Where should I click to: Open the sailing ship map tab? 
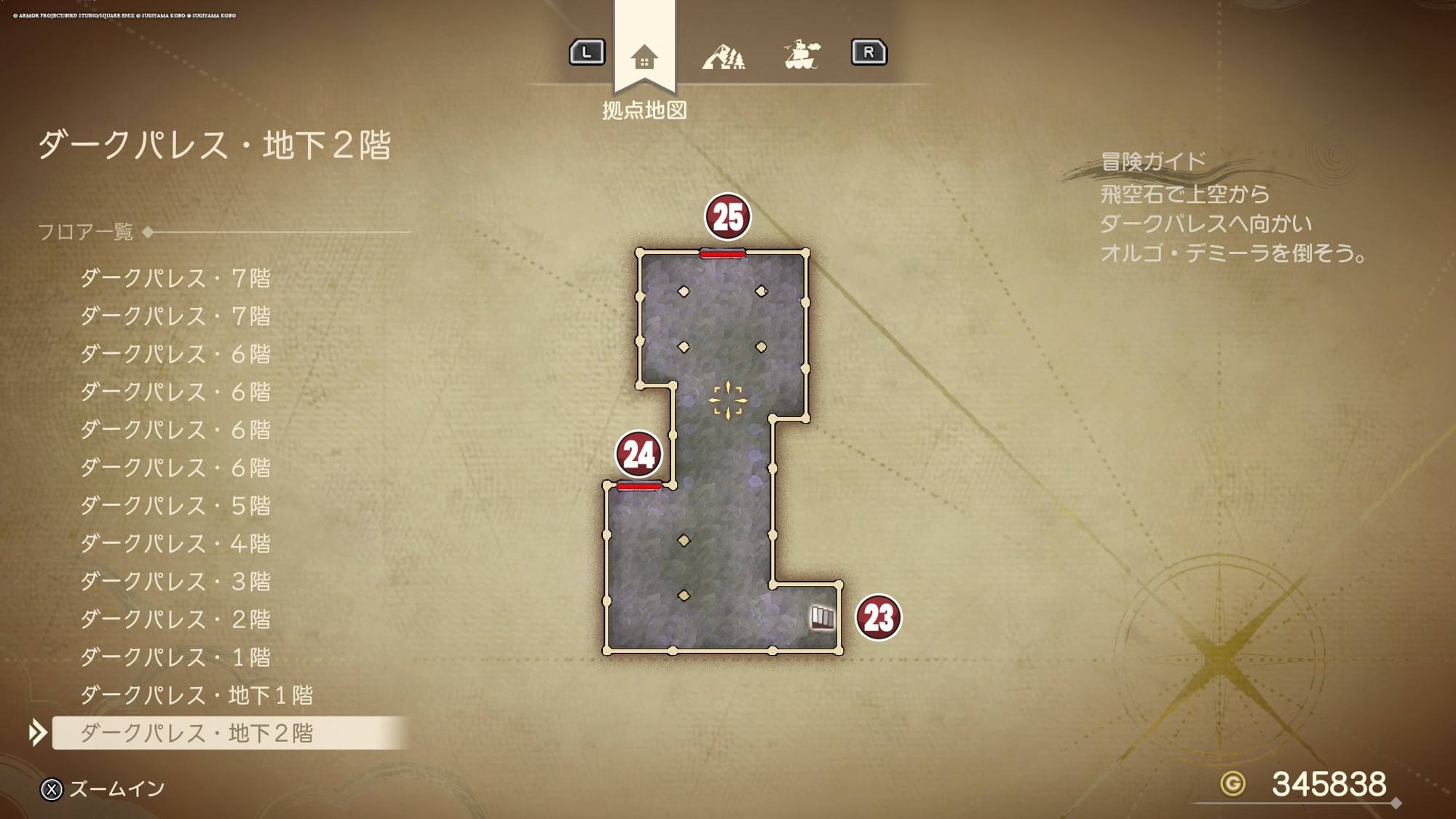tap(802, 55)
